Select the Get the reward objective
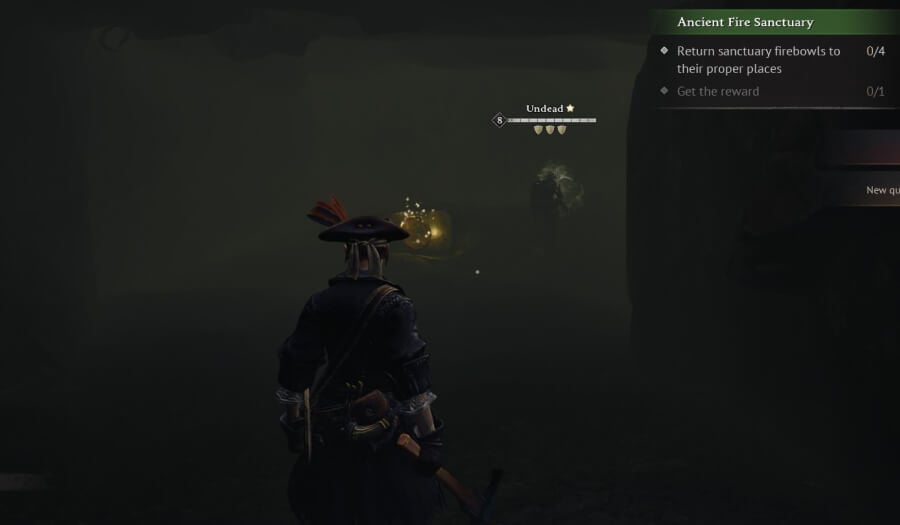This screenshot has height=525, width=900. (x=718, y=92)
